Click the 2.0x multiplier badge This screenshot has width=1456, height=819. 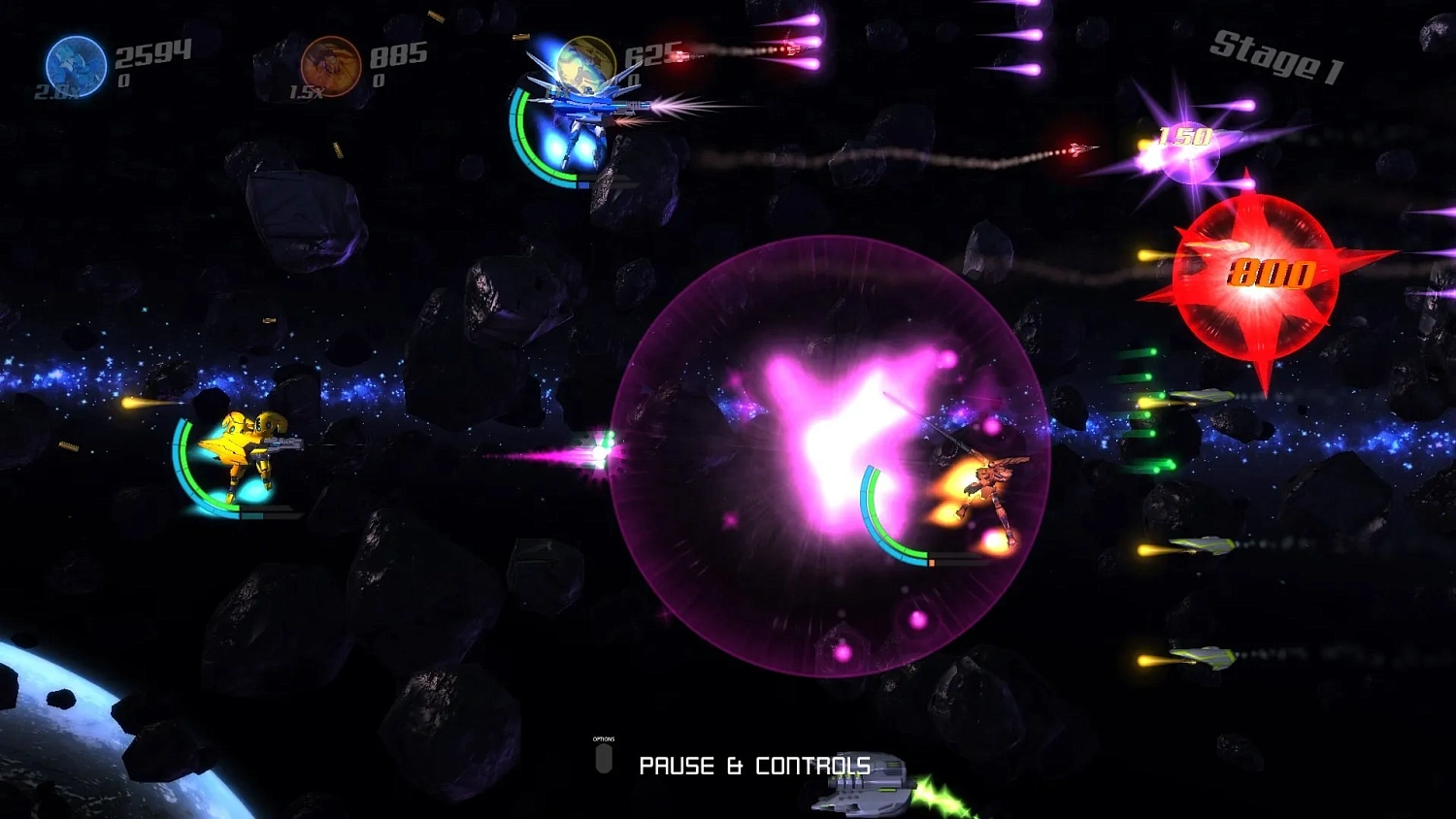click(53, 92)
